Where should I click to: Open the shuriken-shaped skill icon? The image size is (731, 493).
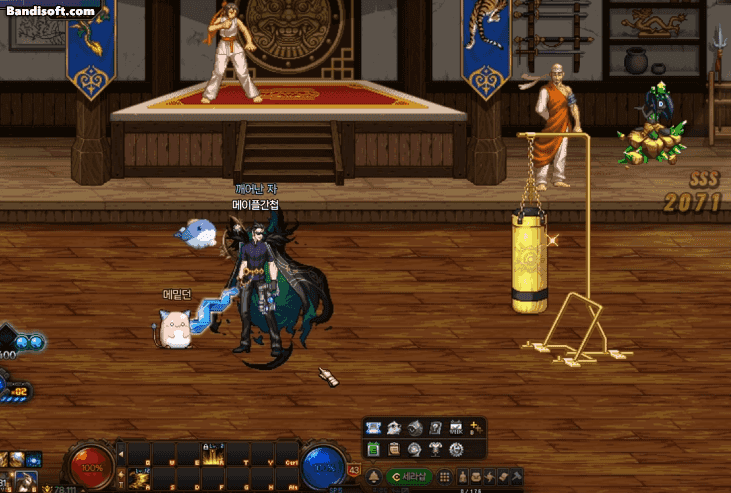(x=490, y=477)
